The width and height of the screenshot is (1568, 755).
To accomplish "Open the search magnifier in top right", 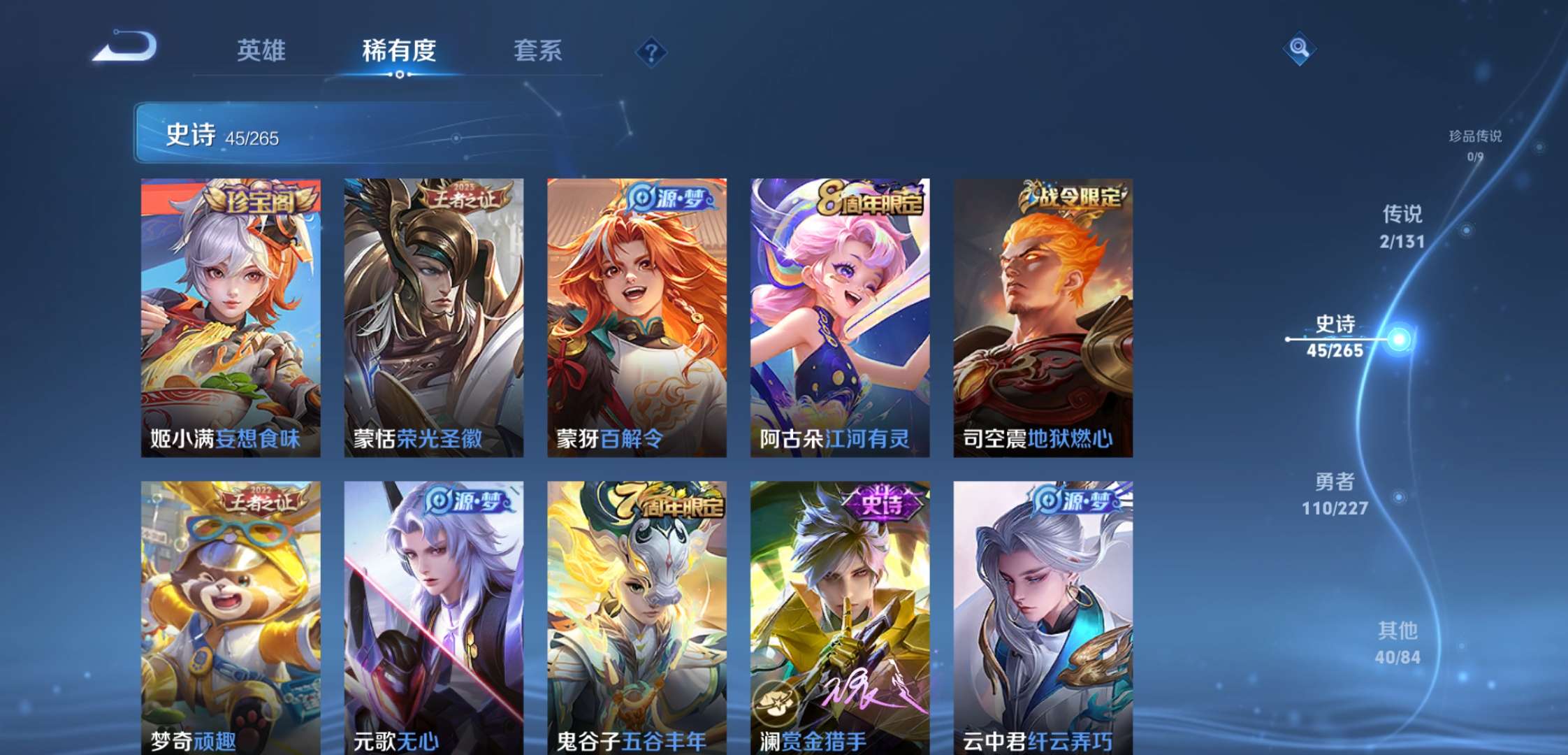I will click(x=1298, y=49).
